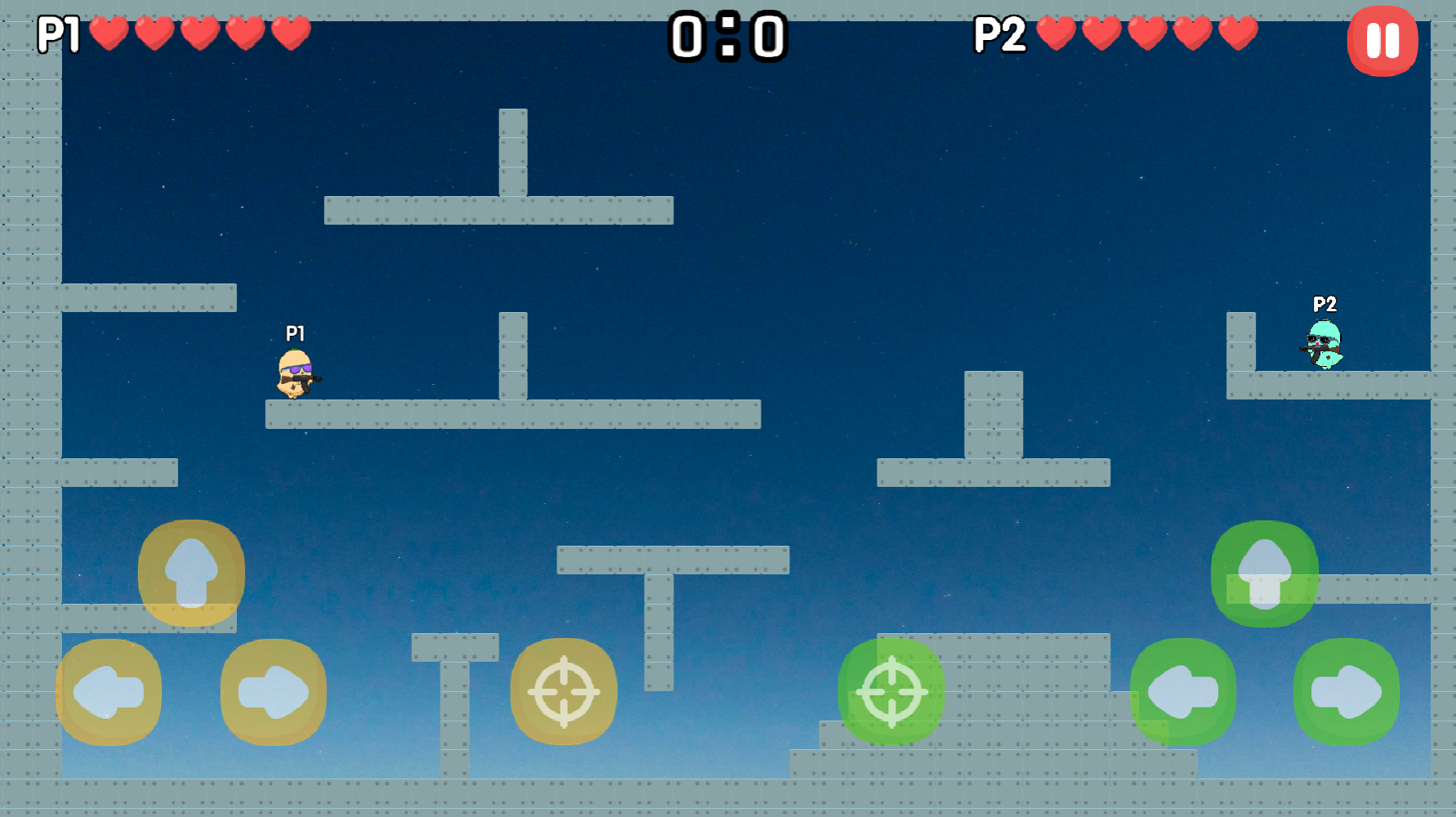The image size is (1456, 817).
Task: Click the P1 label above the left character
Action: tap(295, 333)
